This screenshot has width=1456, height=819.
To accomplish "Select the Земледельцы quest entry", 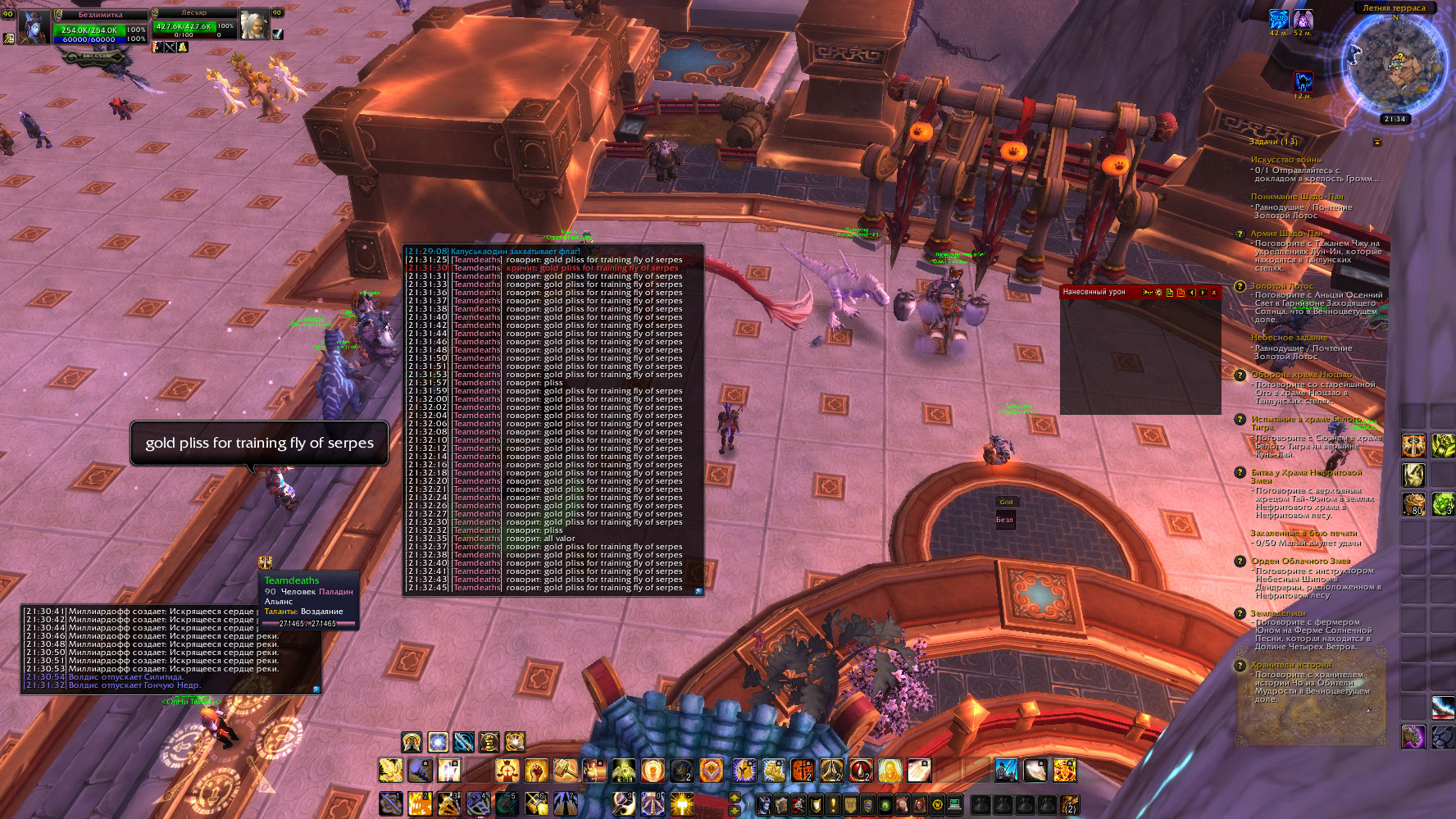I will [1277, 613].
